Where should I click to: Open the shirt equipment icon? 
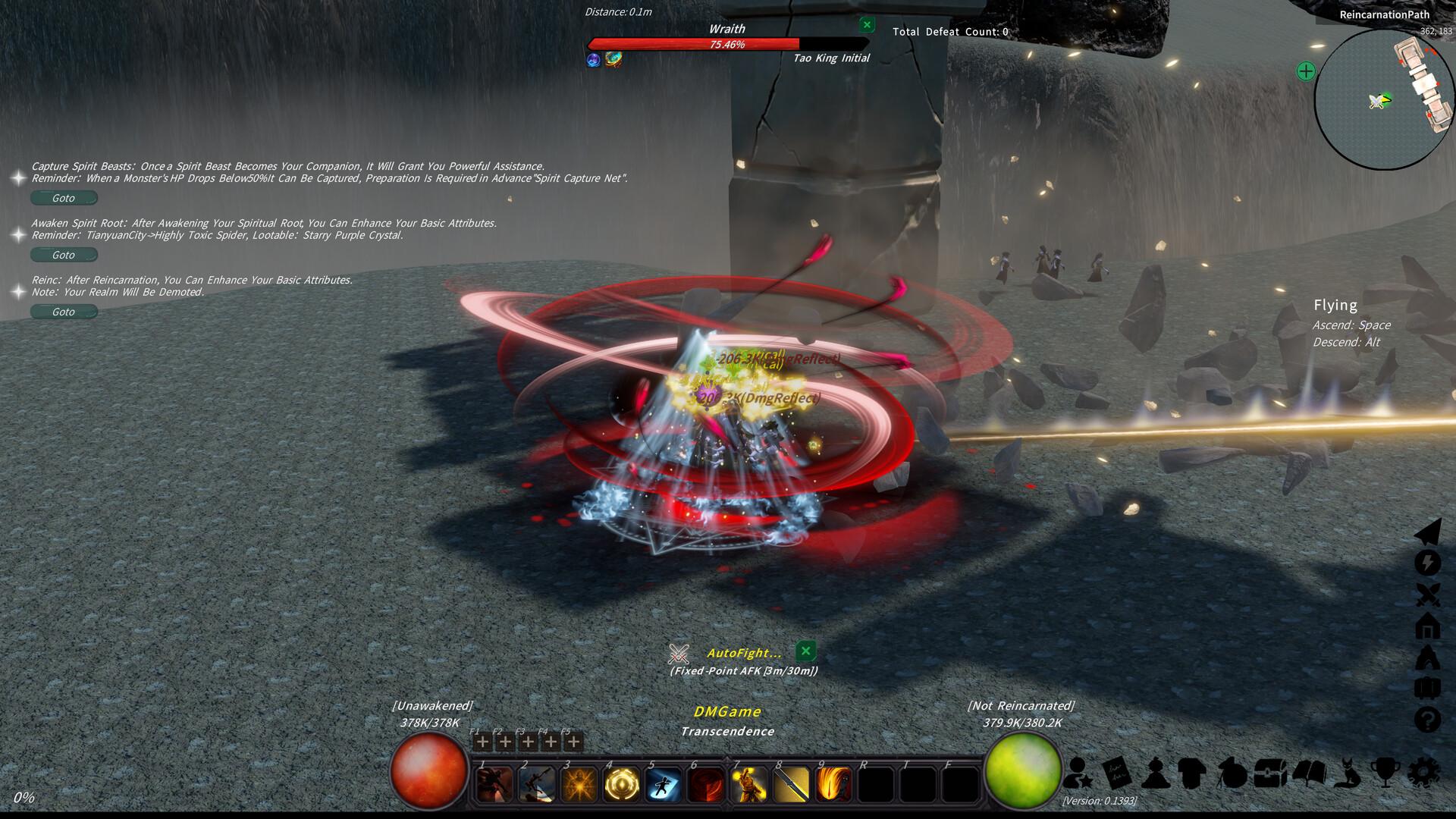pyautogui.click(x=1192, y=773)
